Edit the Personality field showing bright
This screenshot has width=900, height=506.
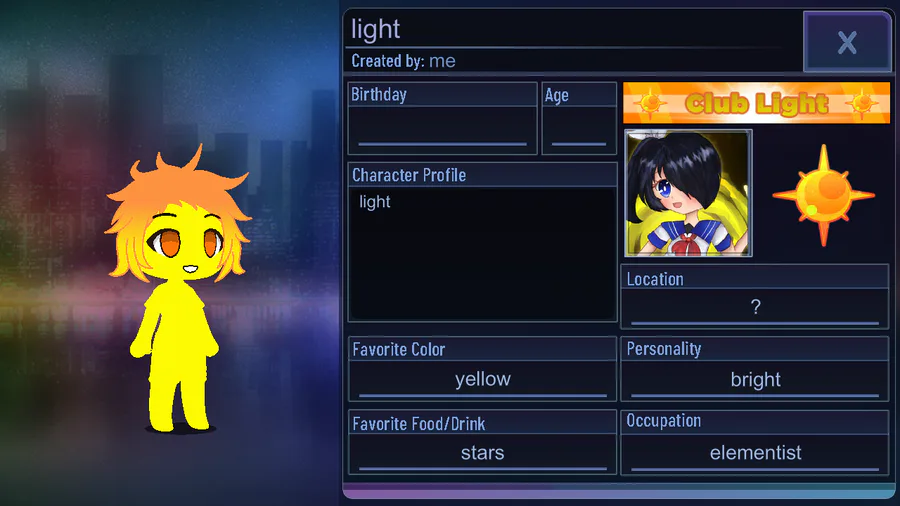pyautogui.click(x=755, y=380)
